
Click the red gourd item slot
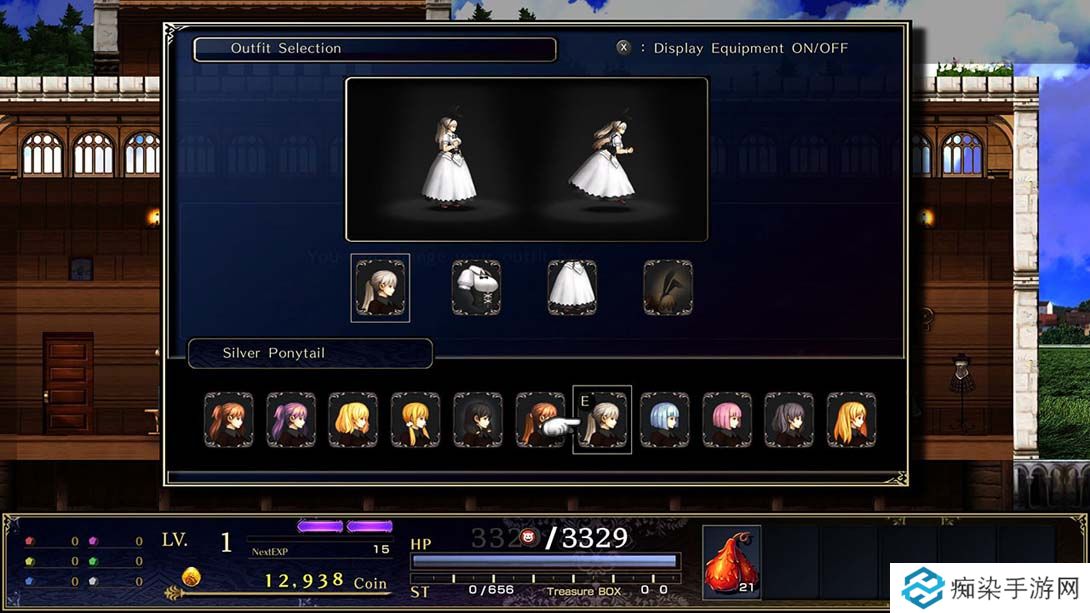click(x=731, y=562)
